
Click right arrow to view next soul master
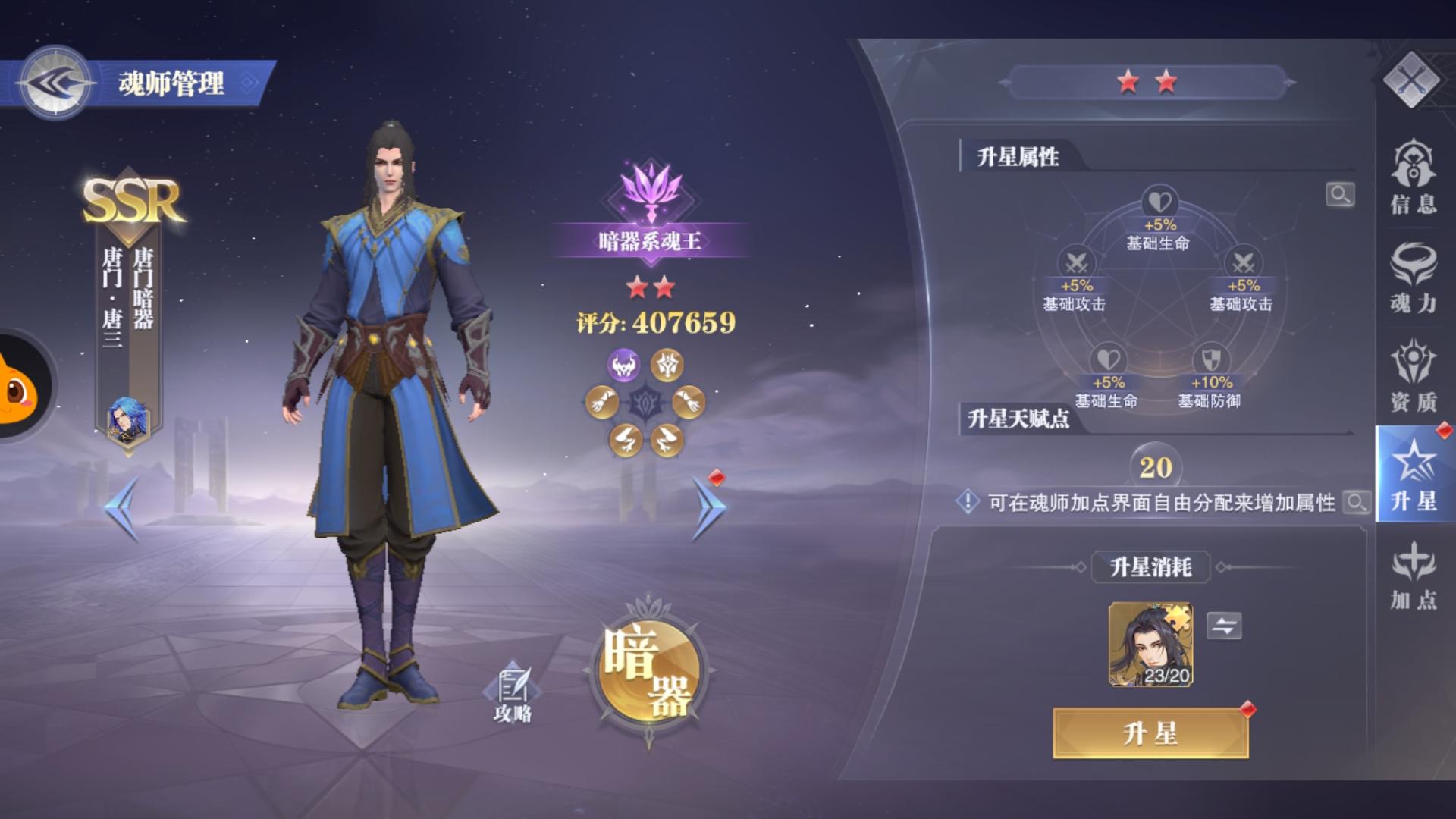(x=708, y=507)
